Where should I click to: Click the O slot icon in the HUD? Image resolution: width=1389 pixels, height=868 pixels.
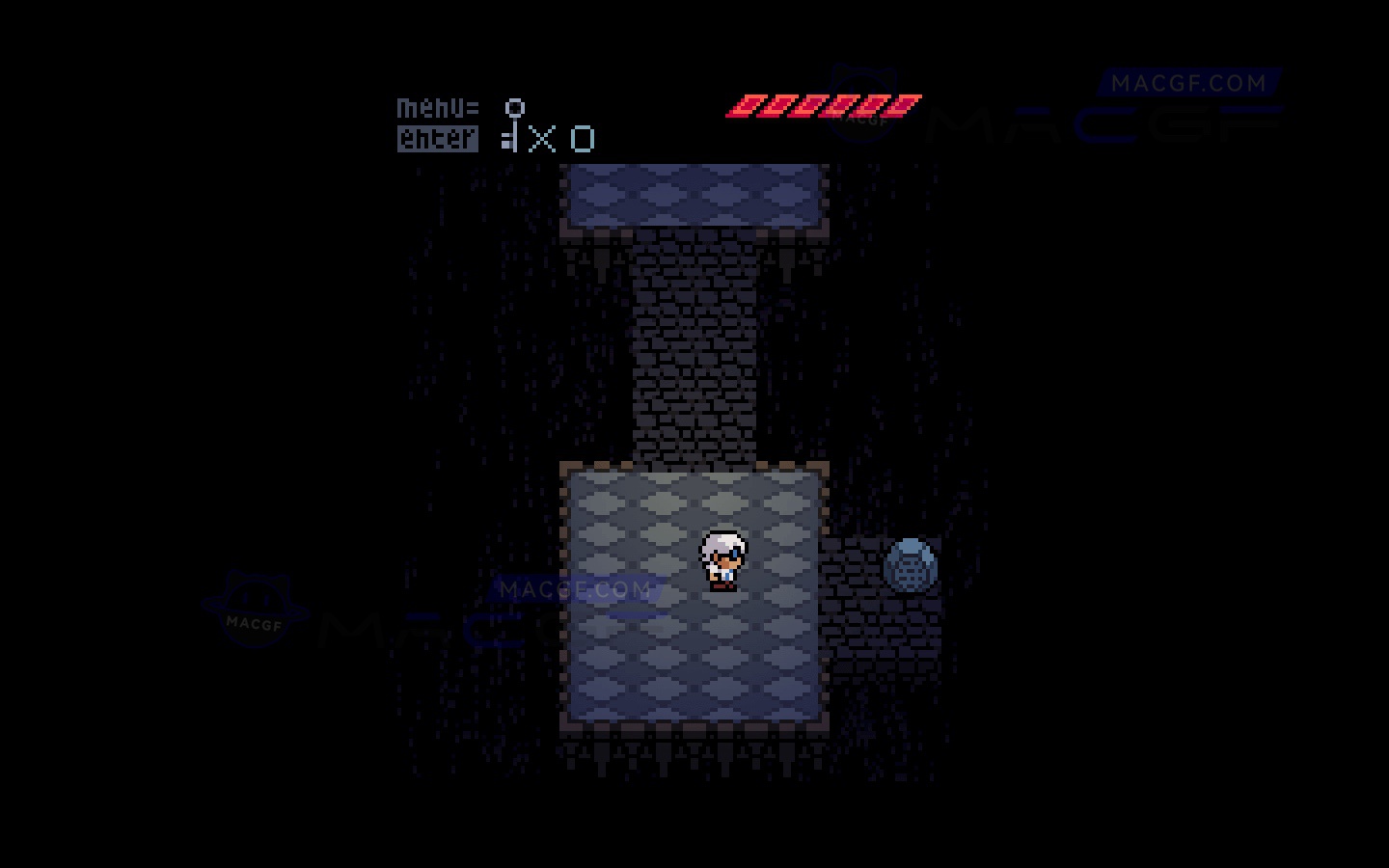(581, 139)
